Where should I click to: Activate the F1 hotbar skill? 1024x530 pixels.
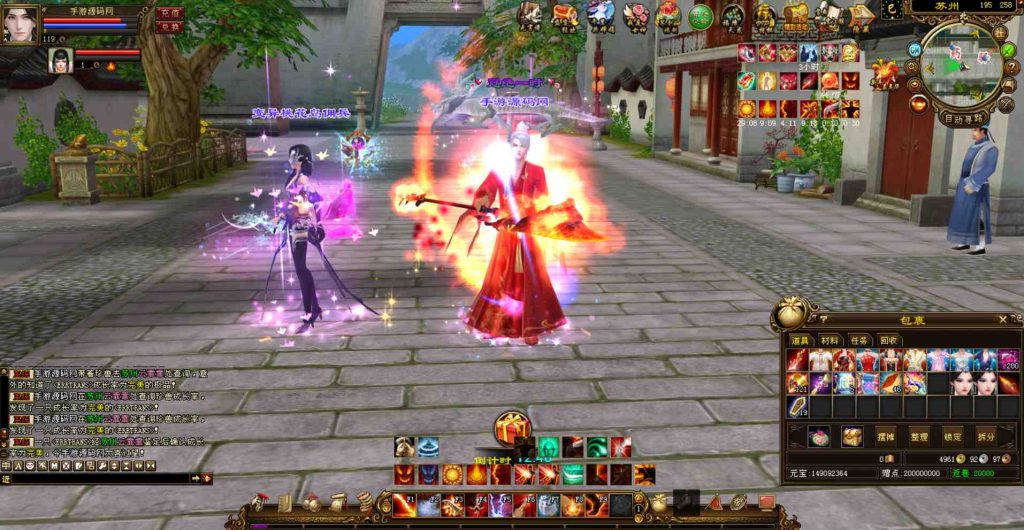(404, 505)
